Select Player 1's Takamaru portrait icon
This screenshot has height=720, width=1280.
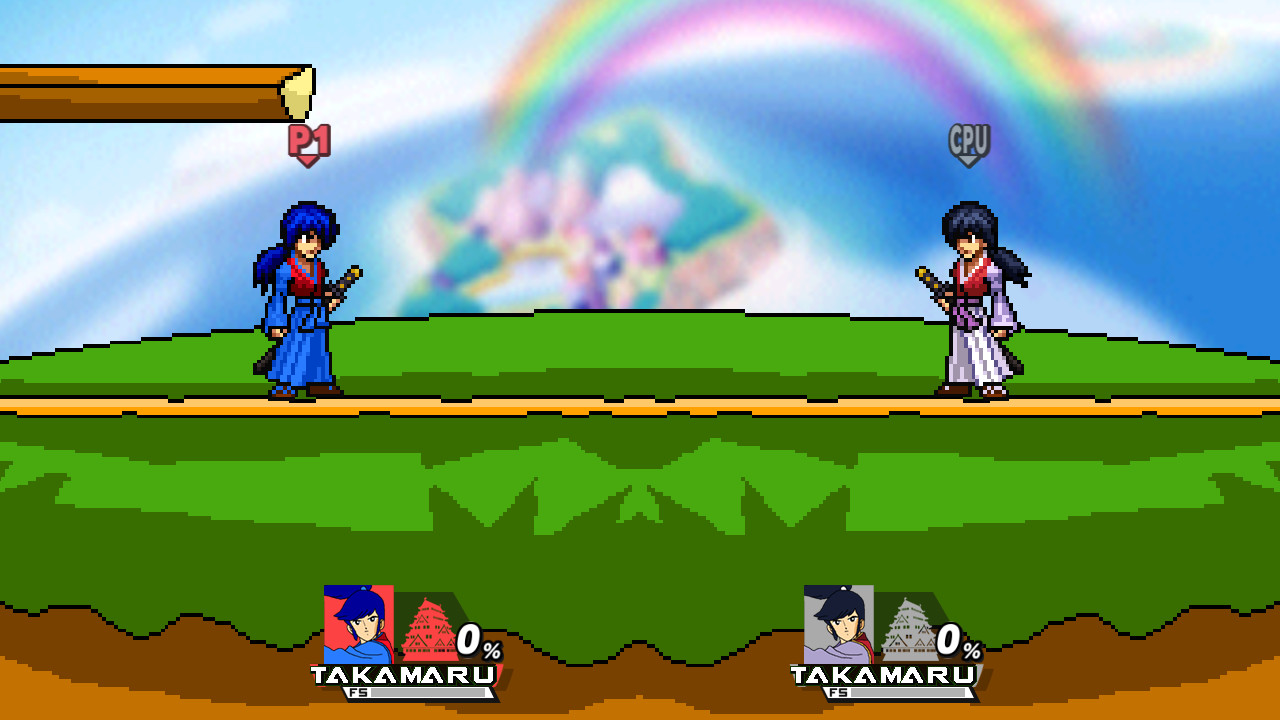[358, 625]
